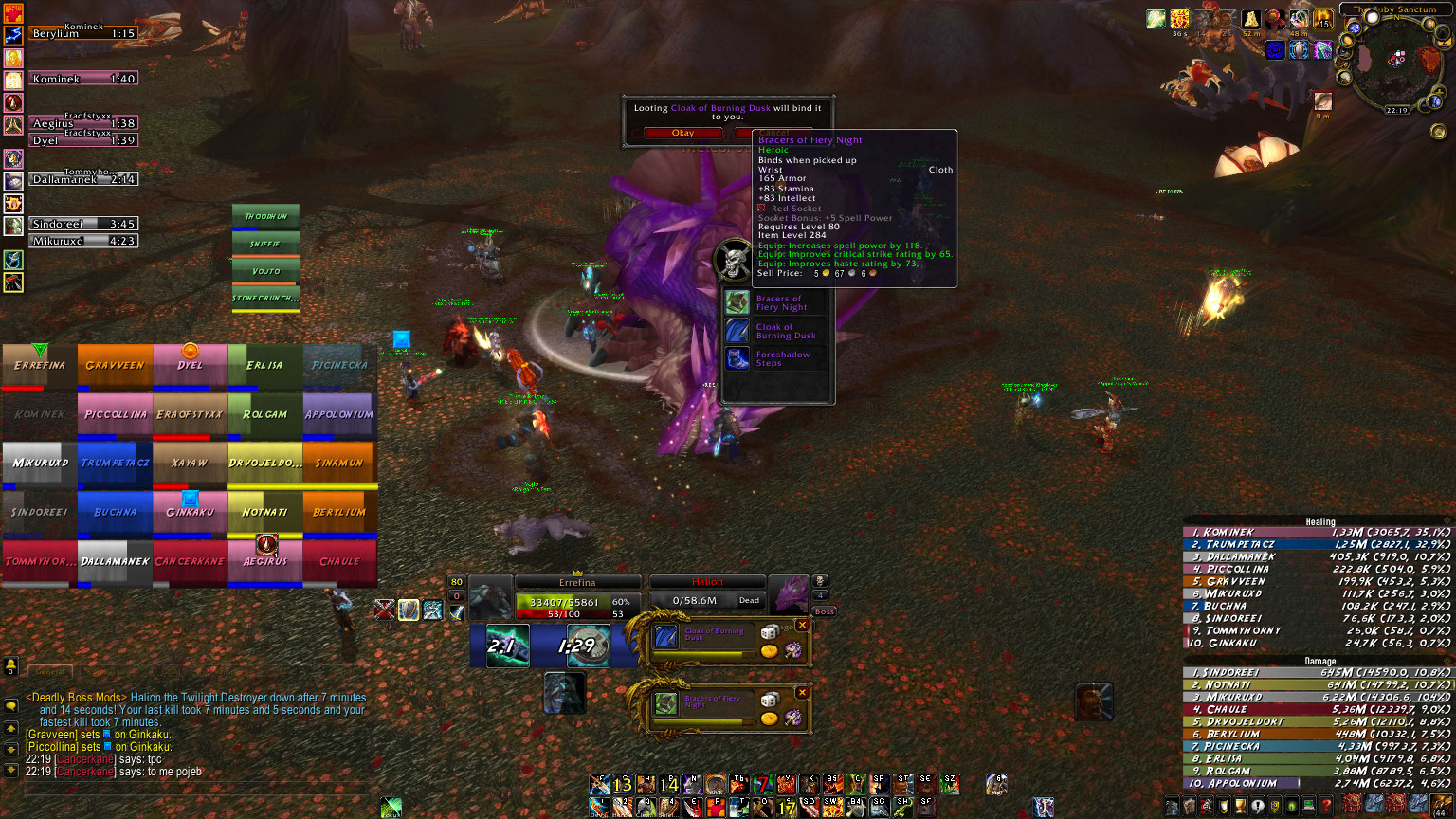Click the Halion target frame
Viewport: 1456px width, 819px height.
pyautogui.click(x=707, y=593)
